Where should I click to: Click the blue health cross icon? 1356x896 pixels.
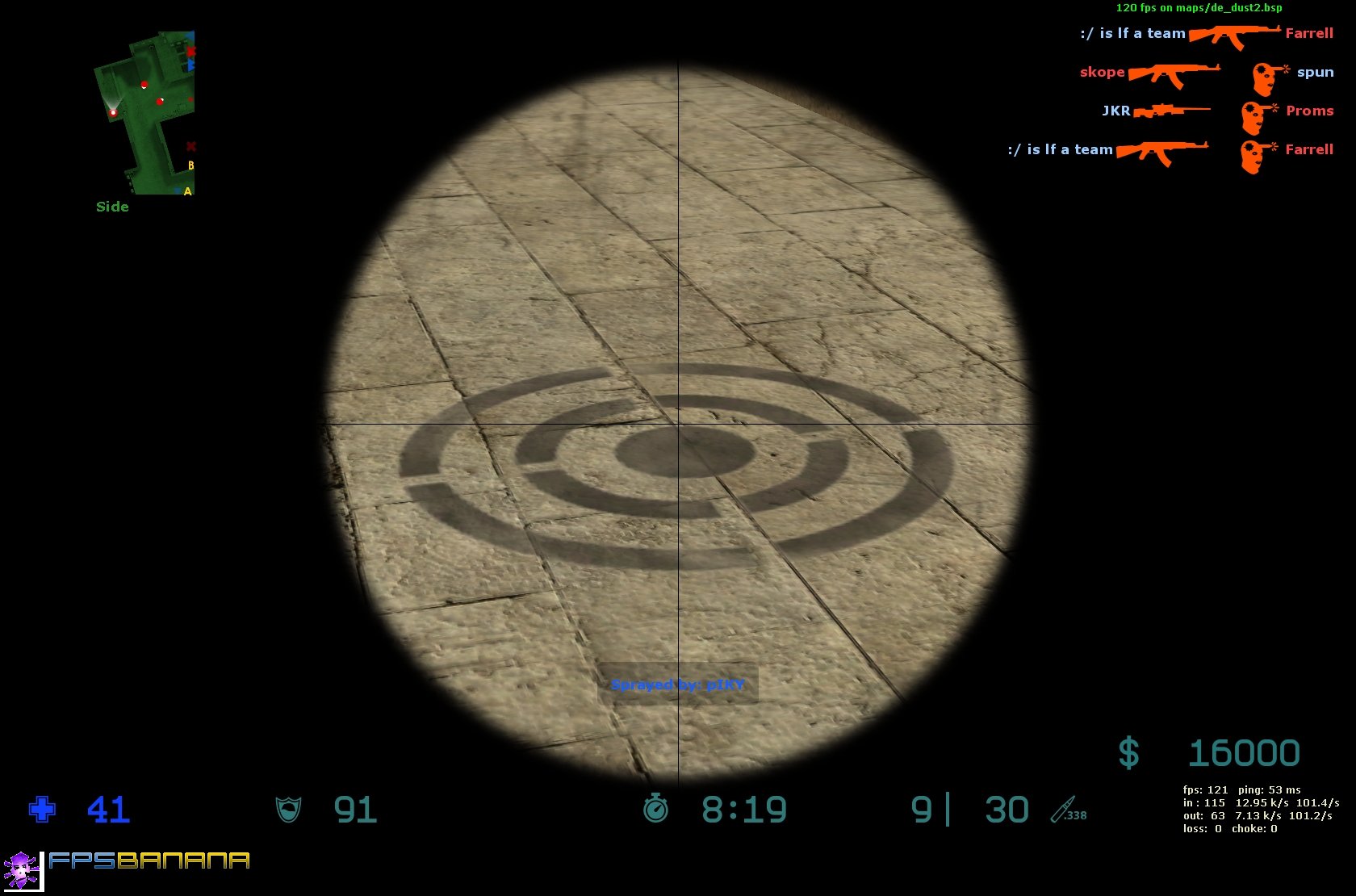(41, 807)
